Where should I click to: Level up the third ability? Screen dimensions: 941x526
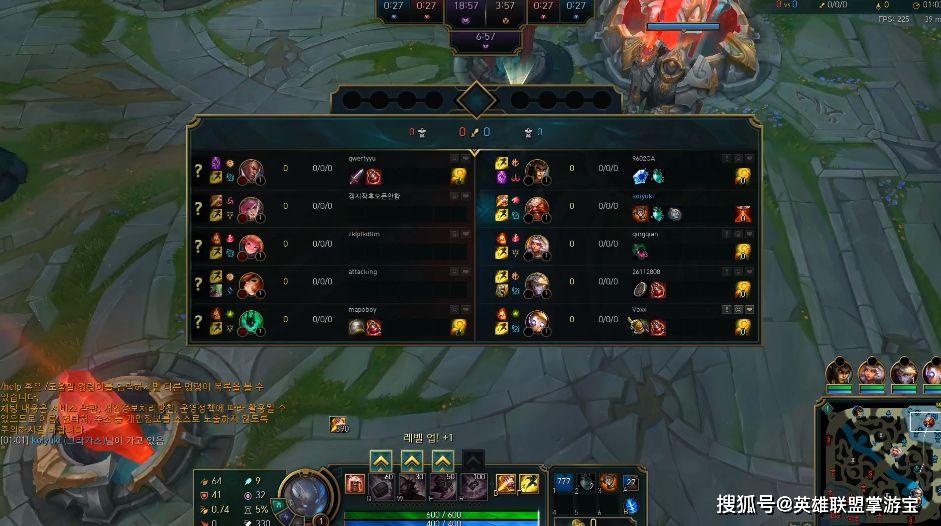443,460
